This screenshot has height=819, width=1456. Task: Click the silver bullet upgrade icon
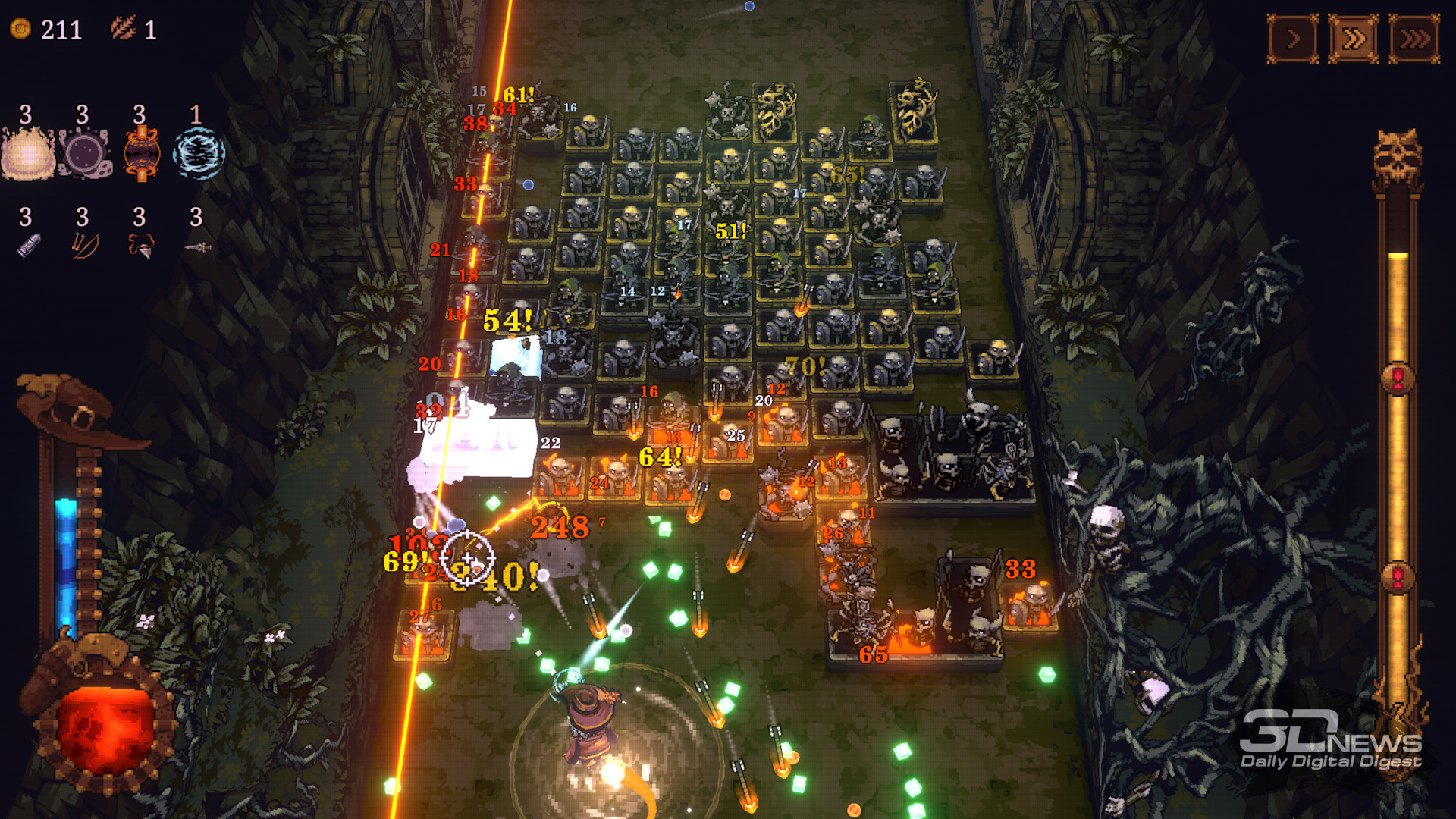[28, 246]
